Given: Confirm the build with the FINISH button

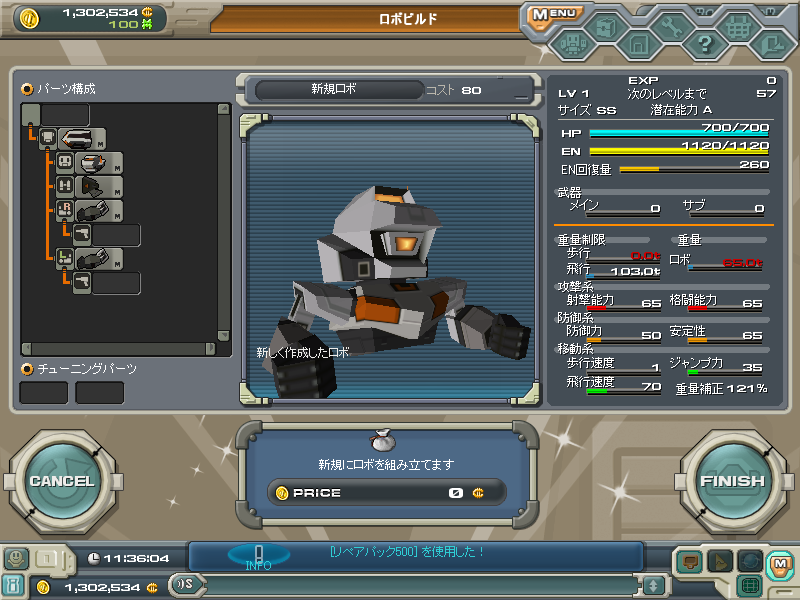Looking at the screenshot, I should tap(732, 481).
